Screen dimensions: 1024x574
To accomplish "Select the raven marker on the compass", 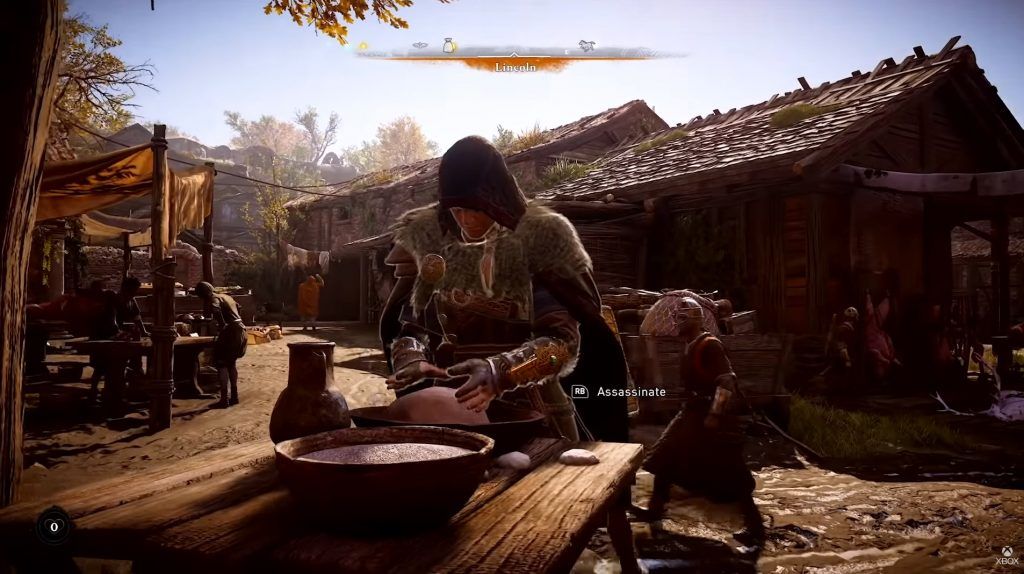I will click(420, 45).
